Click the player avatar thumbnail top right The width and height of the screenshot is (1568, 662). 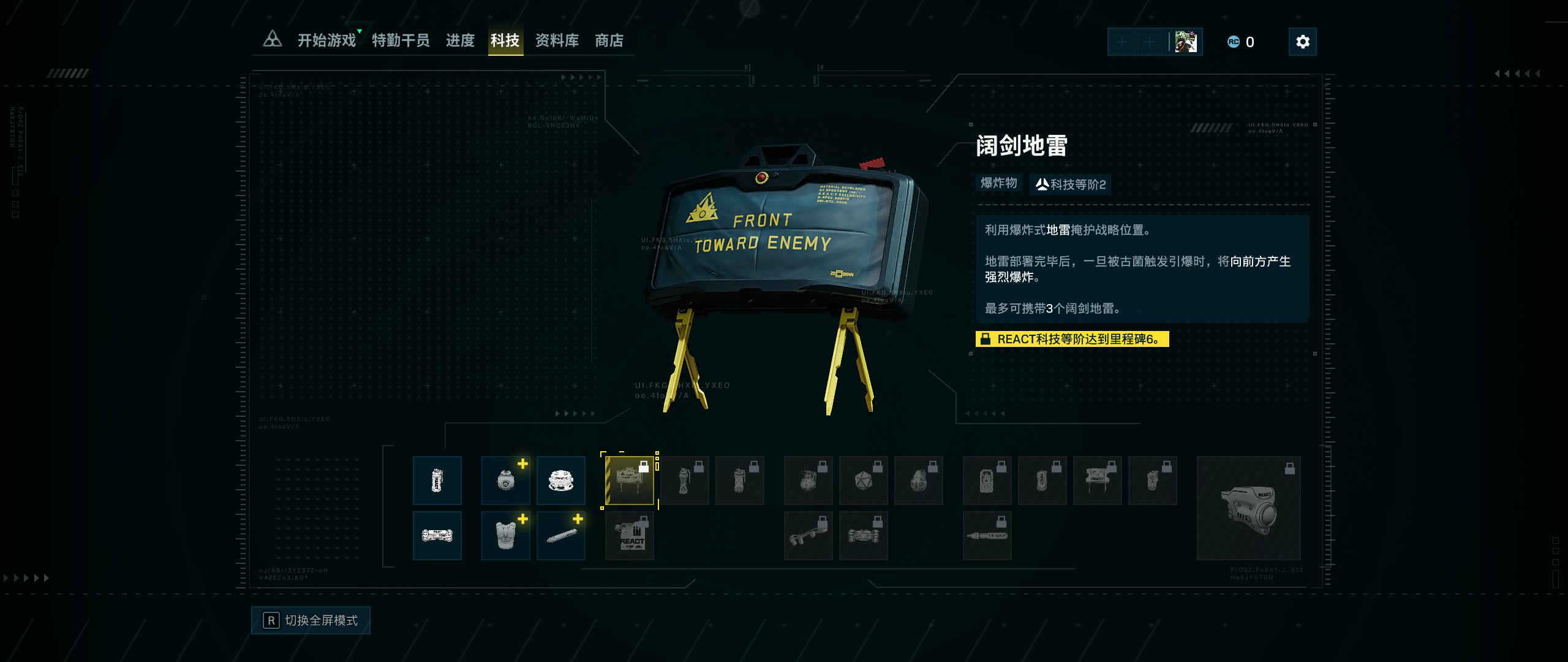click(x=1187, y=42)
